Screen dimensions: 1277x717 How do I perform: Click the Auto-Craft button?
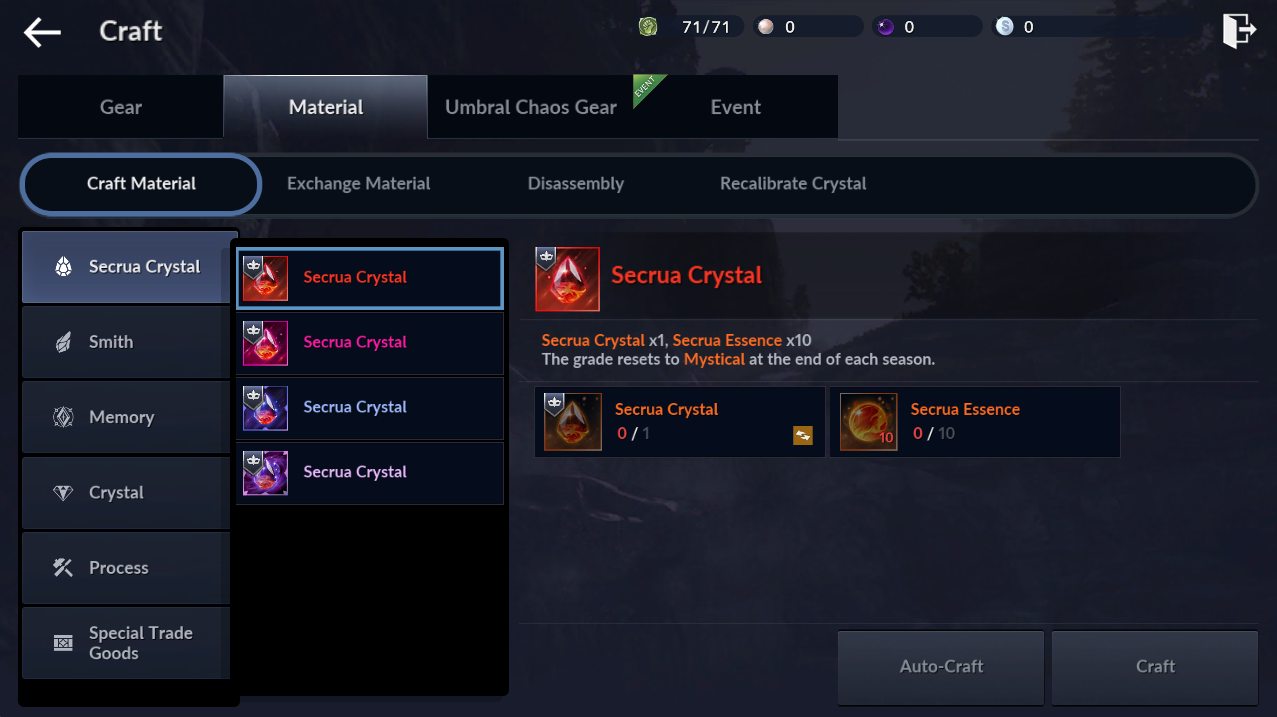[941, 666]
